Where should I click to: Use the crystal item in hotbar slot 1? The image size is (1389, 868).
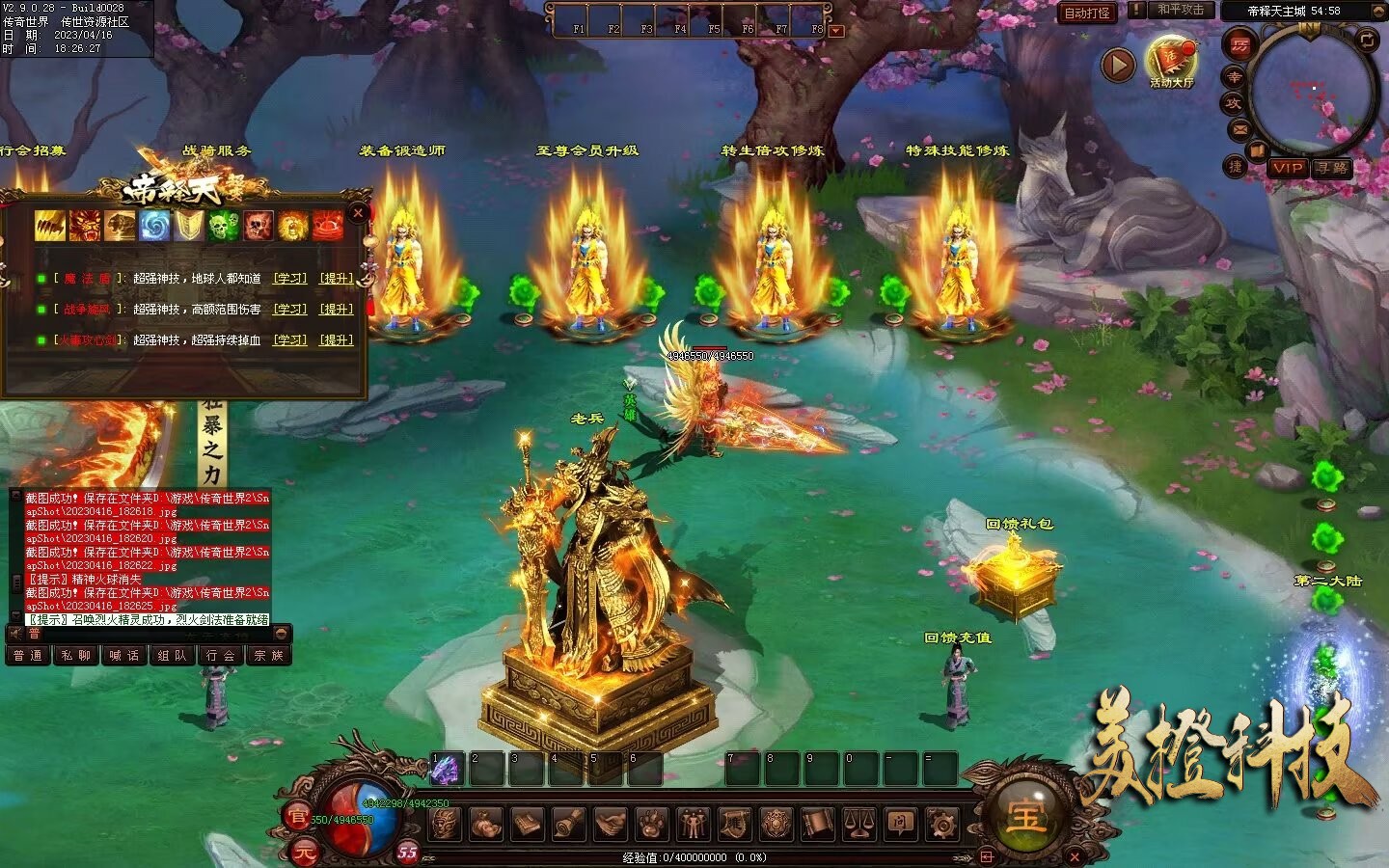click(x=446, y=769)
